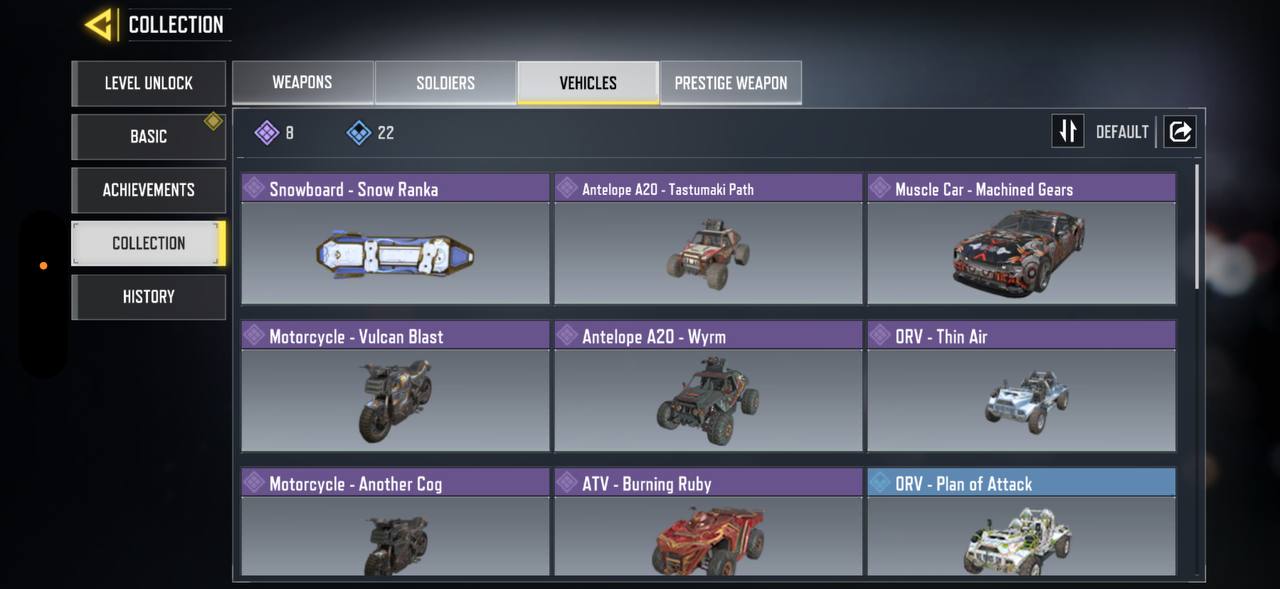Open the History section

coord(148,297)
